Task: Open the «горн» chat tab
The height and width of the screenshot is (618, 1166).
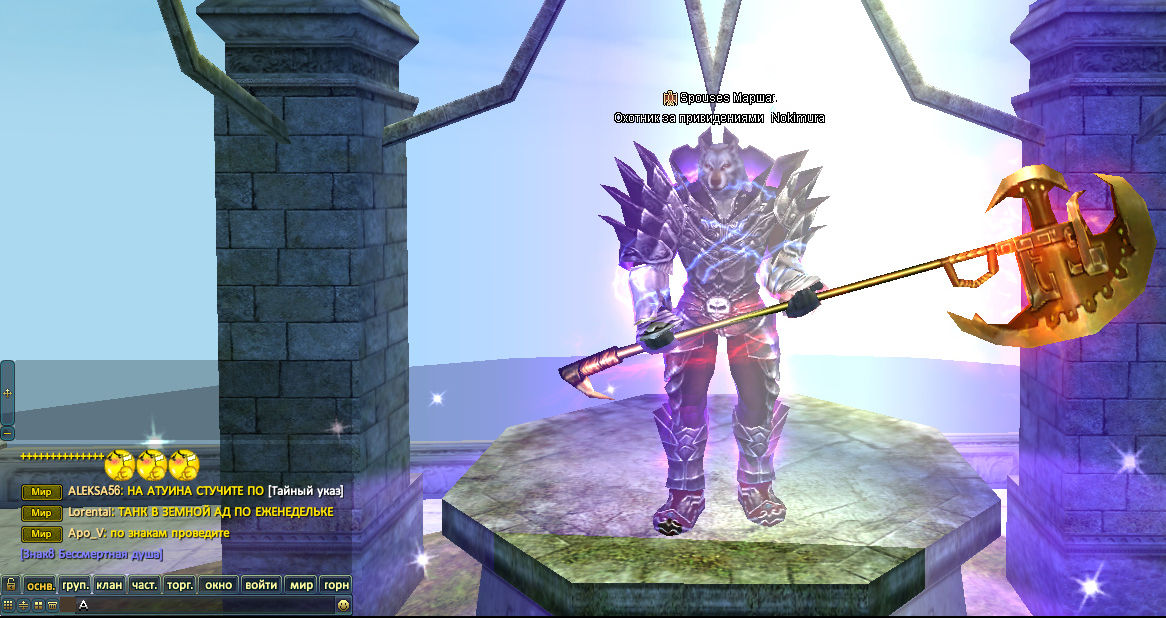Action: pos(337,585)
